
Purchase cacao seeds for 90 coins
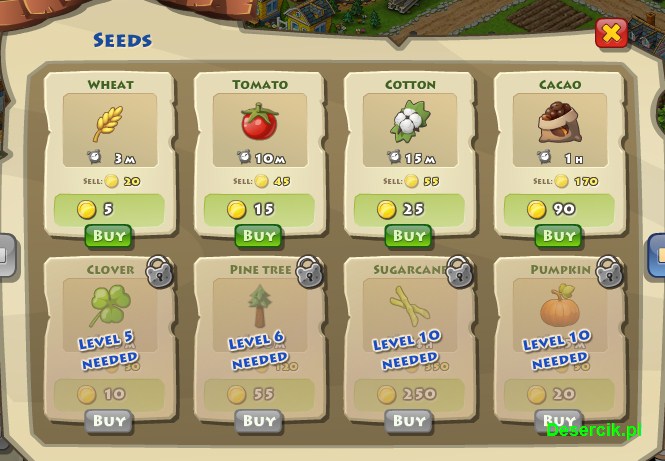[x=559, y=236]
